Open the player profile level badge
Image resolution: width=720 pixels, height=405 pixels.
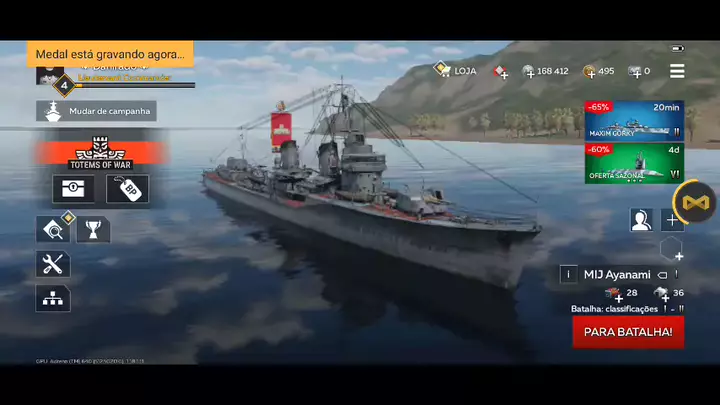coord(64,85)
